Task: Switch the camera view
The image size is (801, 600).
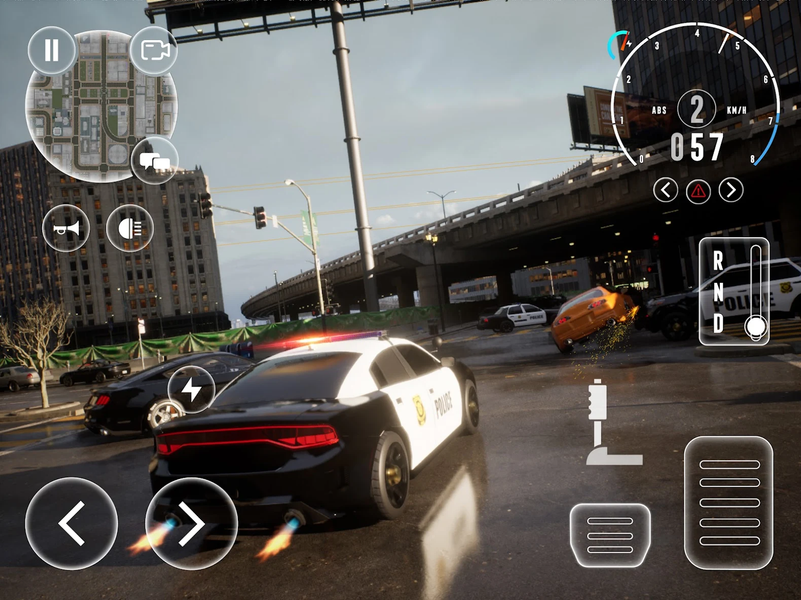Action: coord(153,50)
